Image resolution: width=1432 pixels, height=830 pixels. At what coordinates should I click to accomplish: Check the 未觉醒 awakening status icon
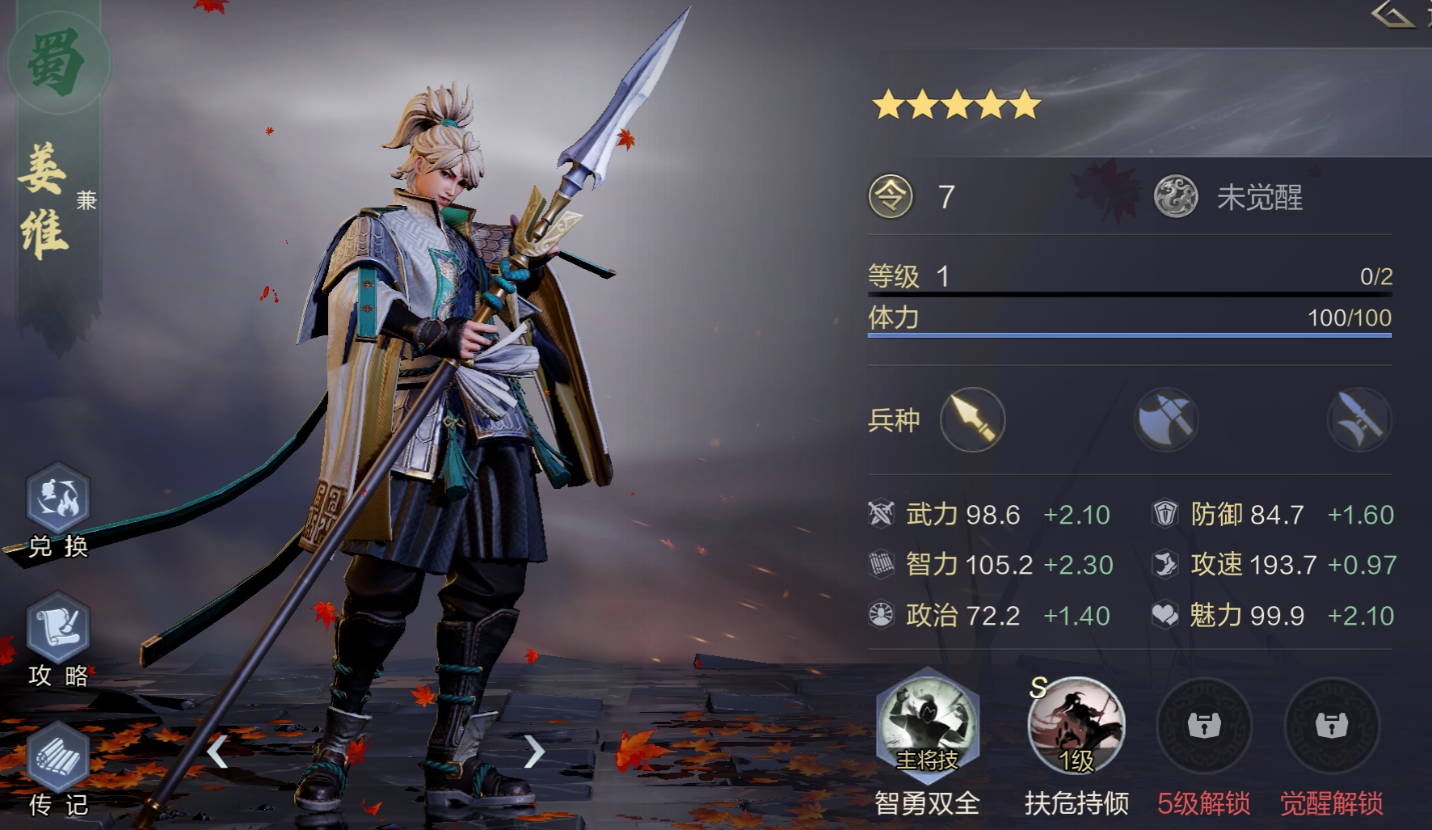pyautogui.click(x=1176, y=197)
